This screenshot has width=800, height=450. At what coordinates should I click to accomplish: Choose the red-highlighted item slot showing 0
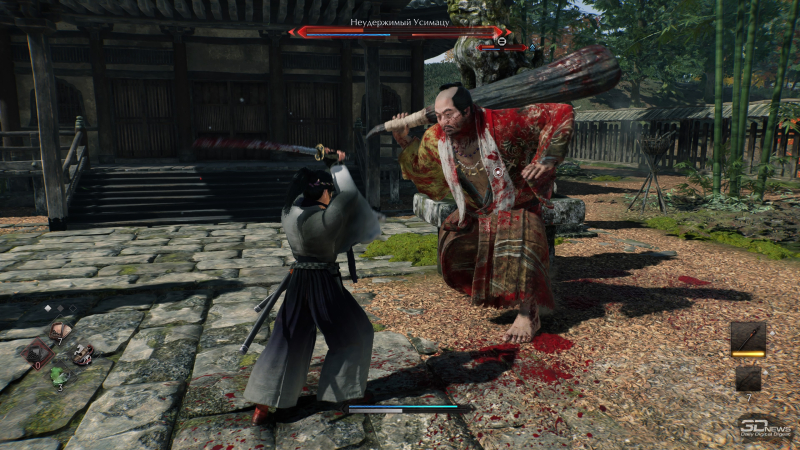pyautogui.click(x=39, y=351)
